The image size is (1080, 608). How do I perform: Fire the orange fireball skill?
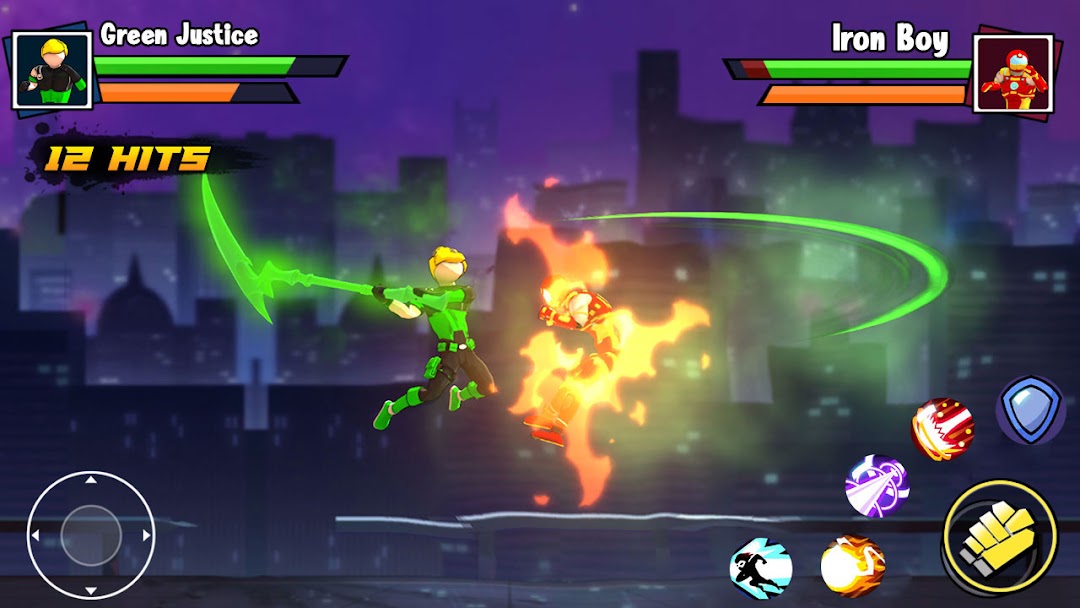[852, 566]
